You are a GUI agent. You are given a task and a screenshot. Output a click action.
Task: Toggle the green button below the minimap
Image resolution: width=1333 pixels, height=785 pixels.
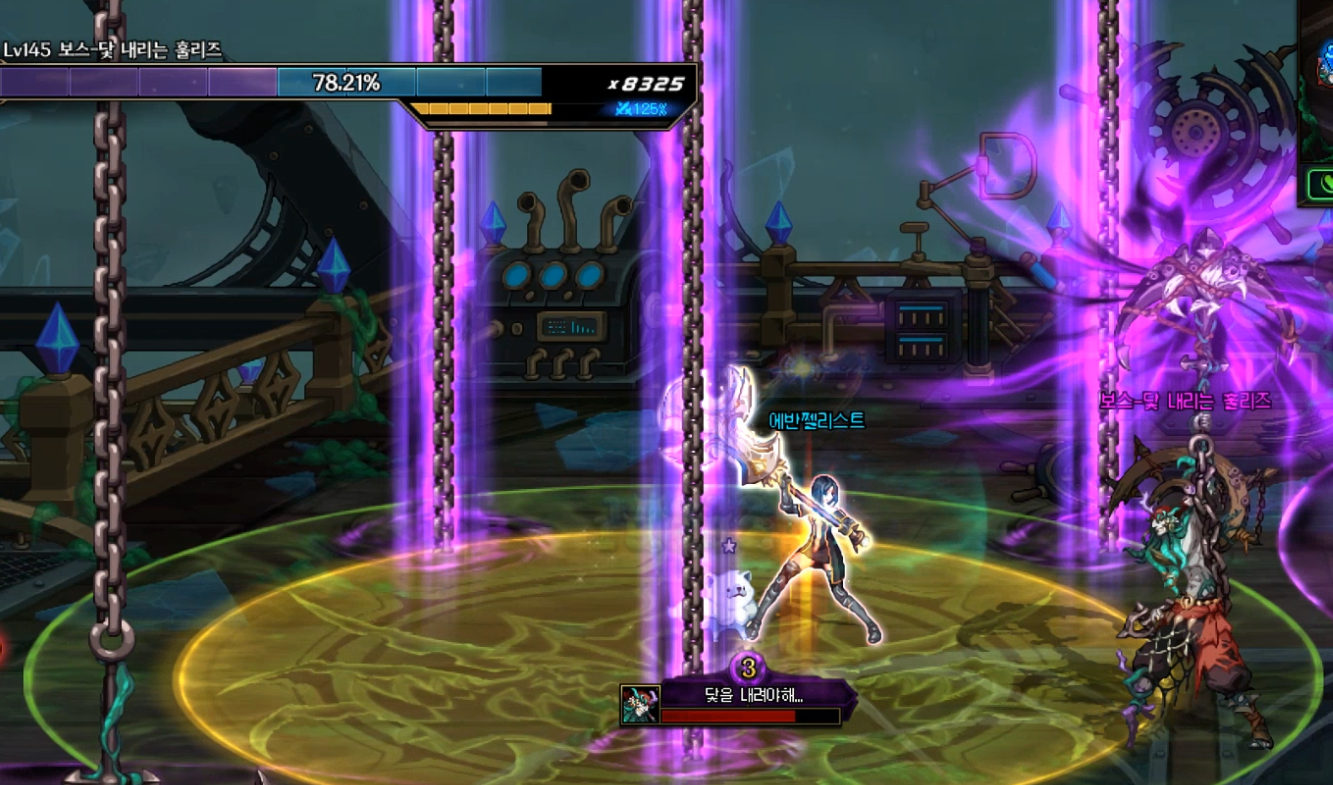[1321, 184]
